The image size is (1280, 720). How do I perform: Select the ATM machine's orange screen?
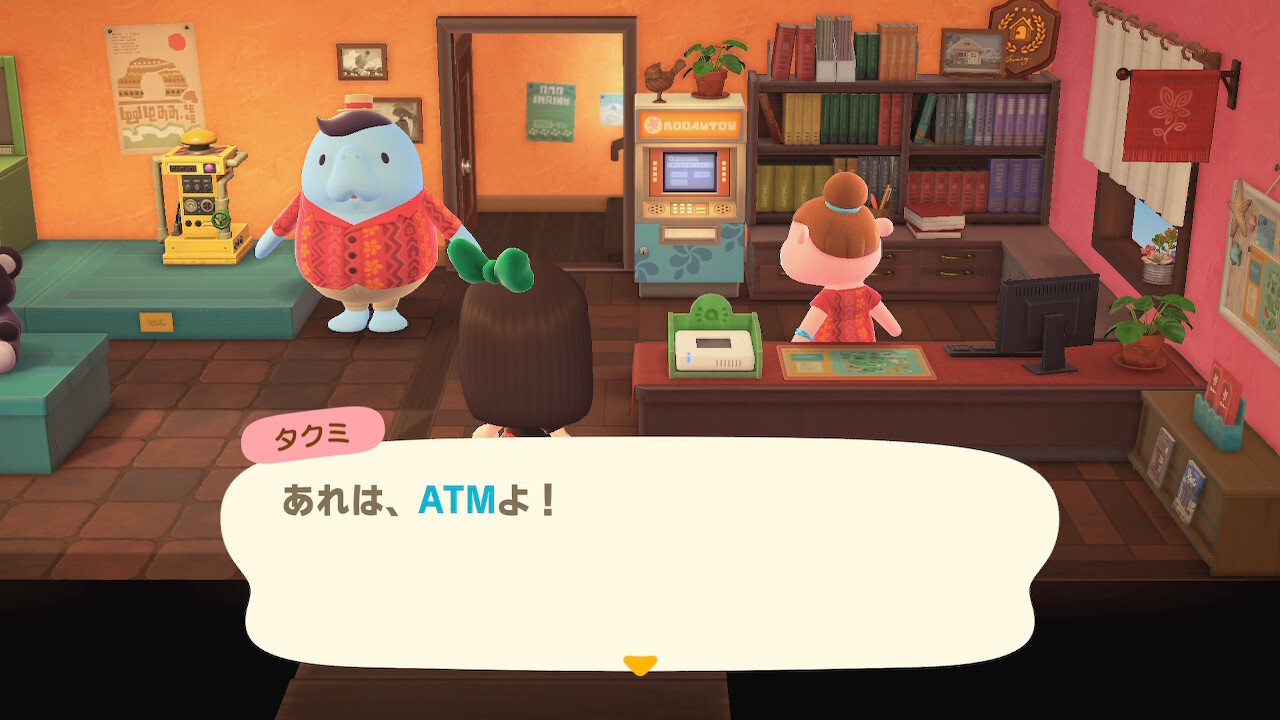pyautogui.click(x=690, y=173)
